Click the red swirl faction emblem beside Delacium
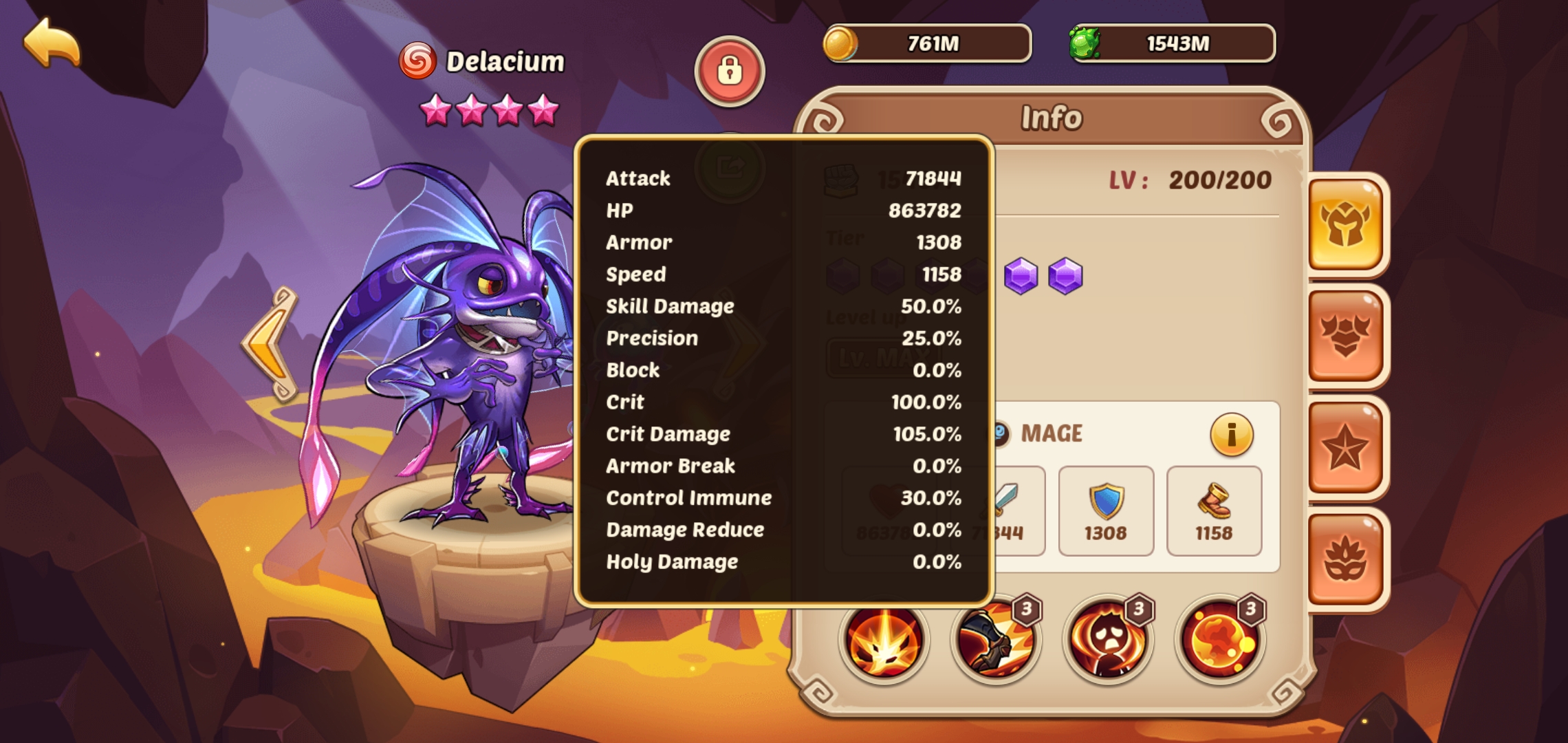1568x743 pixels. click(x=418, y=61)
